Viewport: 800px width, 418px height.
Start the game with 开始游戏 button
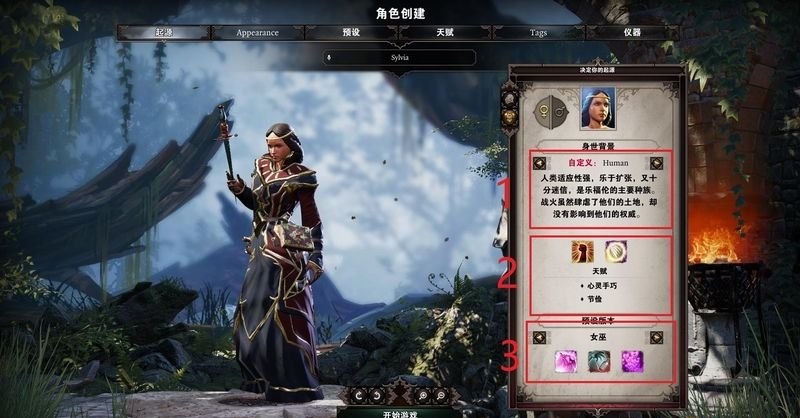398,411
